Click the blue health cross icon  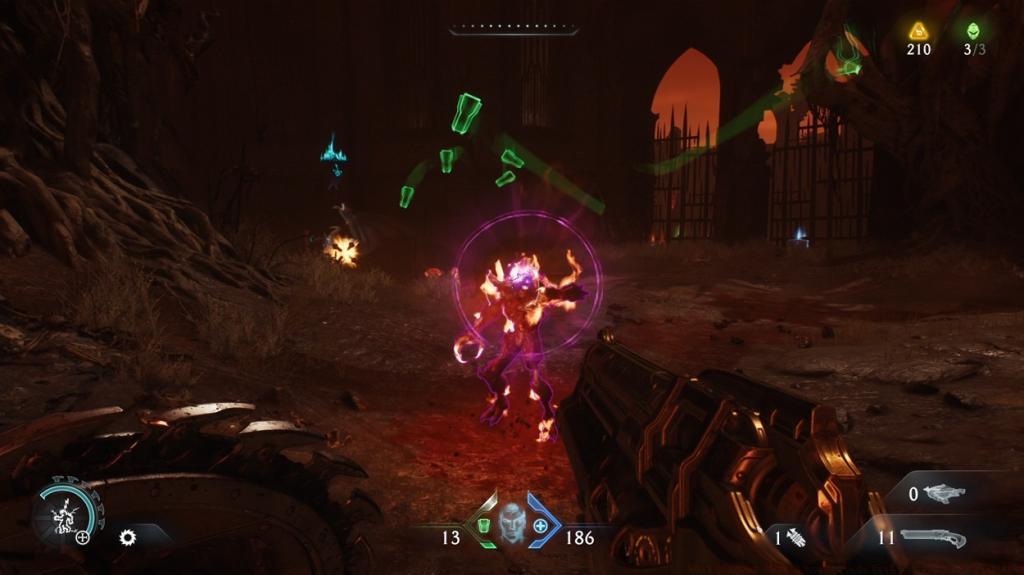(x=540, y=525)
